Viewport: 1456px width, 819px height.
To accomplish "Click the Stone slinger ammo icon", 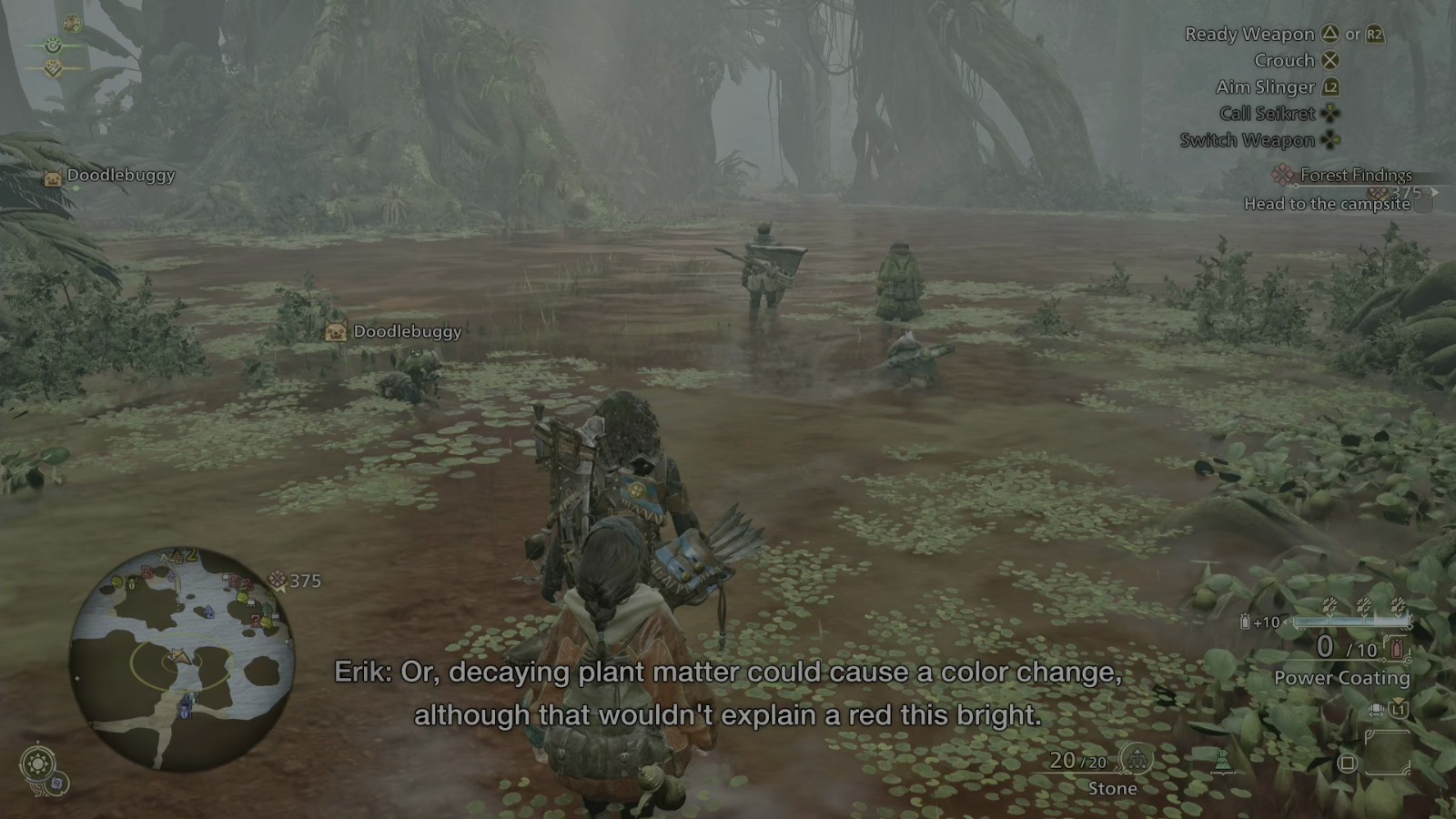I will click(x=1137, y=759).
